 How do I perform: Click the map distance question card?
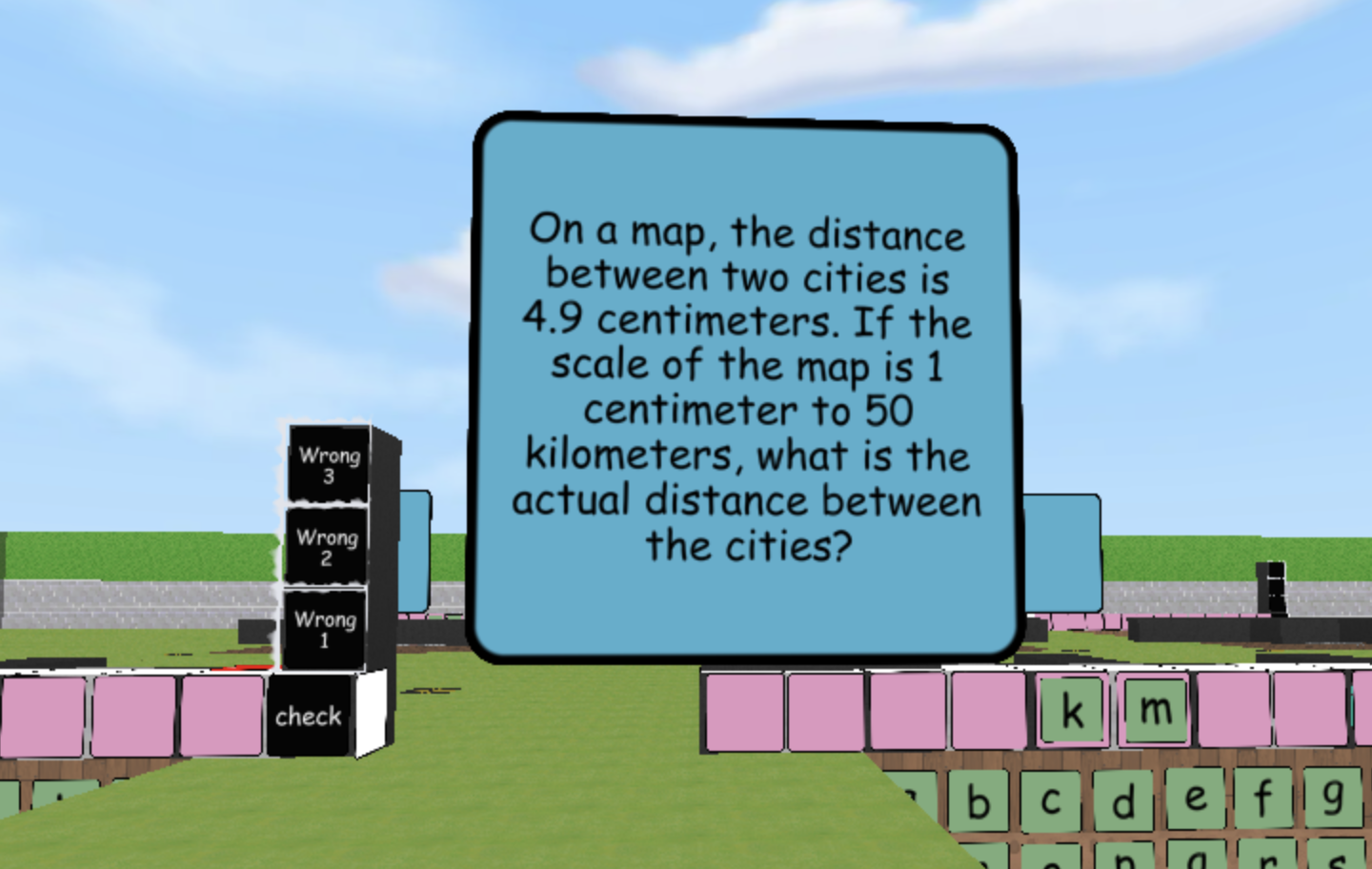tap(747, 386)
